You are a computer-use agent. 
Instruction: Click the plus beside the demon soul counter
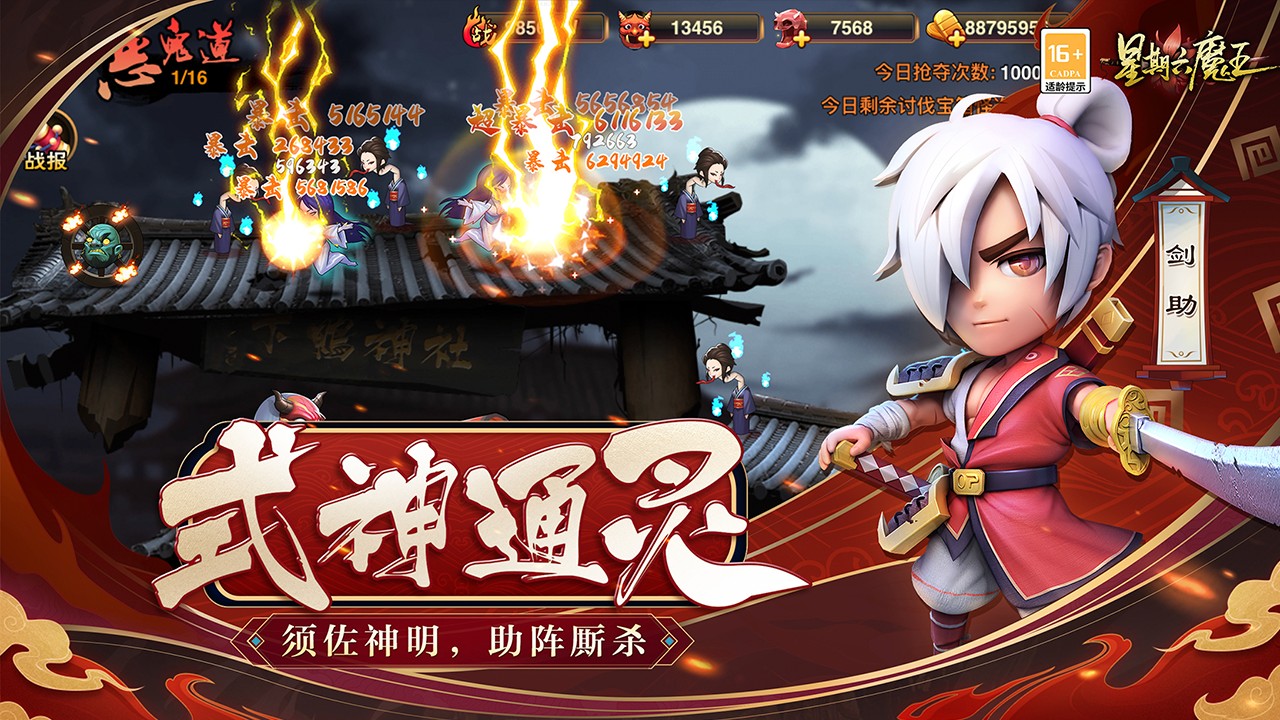[x=803, y=38]
